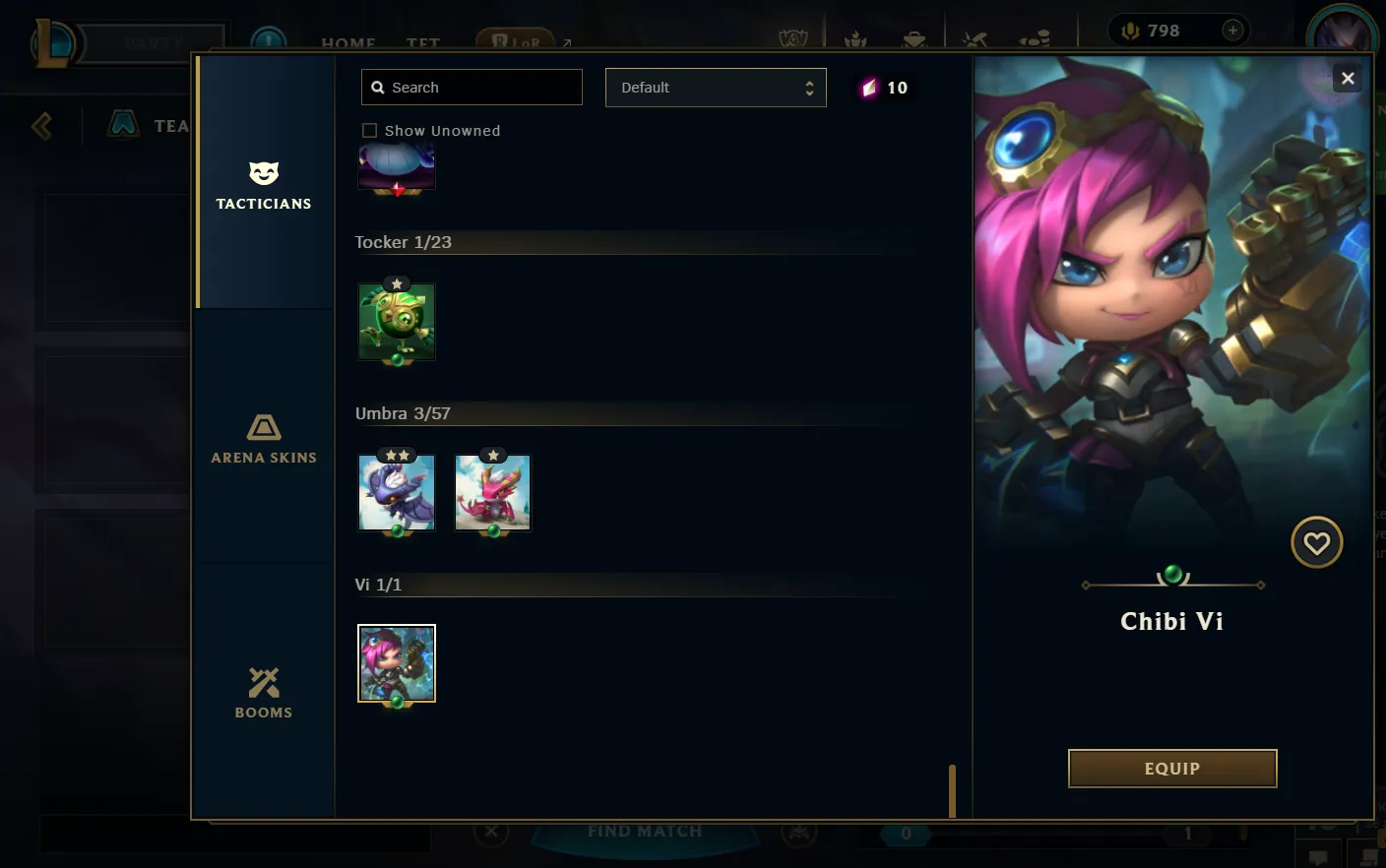Screen dimensions: 1386x868
Task: Favorite Chibi Vi with the heart toggle
Action: pyautogui.click(x=1316, y=542)
